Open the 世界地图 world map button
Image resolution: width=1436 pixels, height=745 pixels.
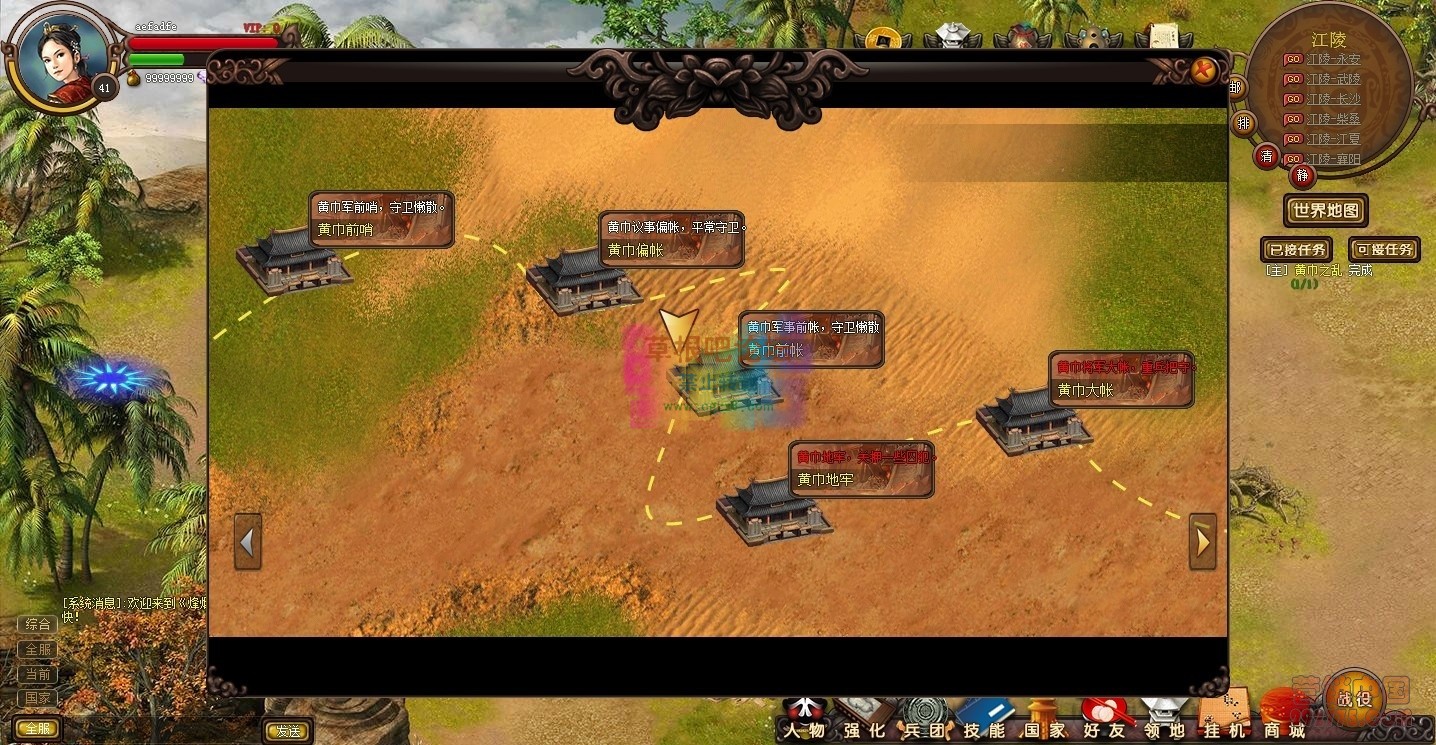pos(1325,211)
